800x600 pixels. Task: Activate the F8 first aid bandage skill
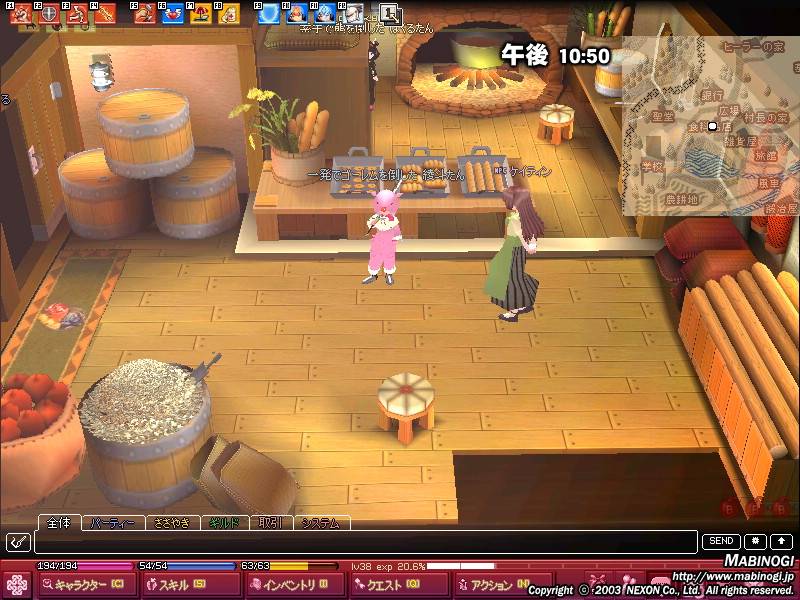[228, 14]
